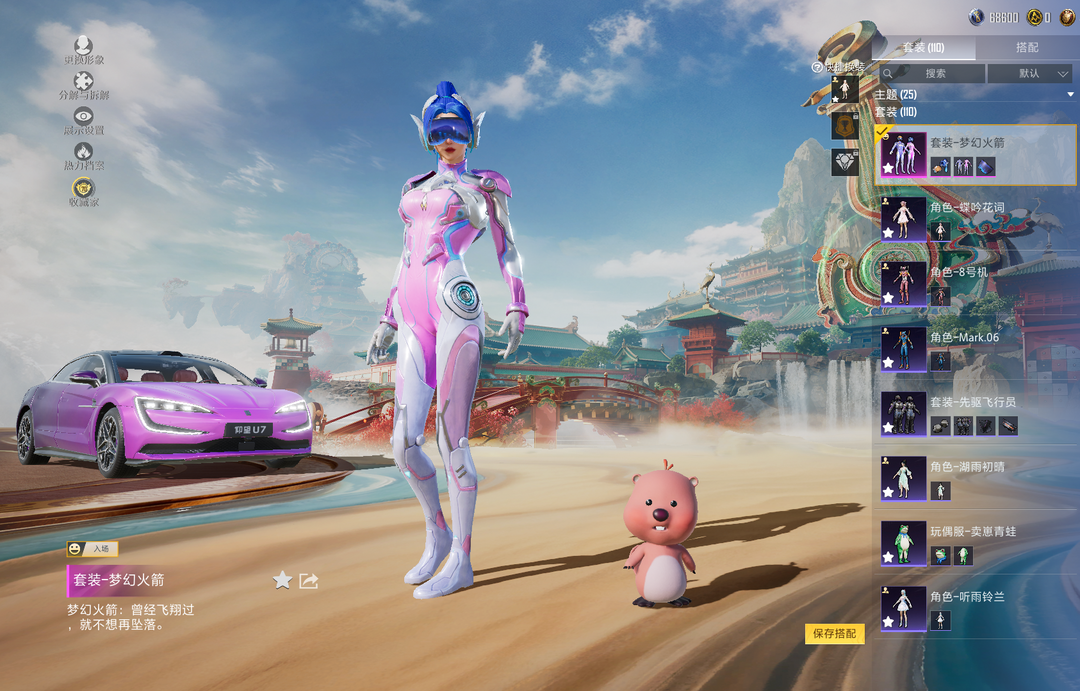Choose the 玩偶服-卖崽青蛙 frog costume
Screen dimensions: 1080x691
(x=976, y=543)
